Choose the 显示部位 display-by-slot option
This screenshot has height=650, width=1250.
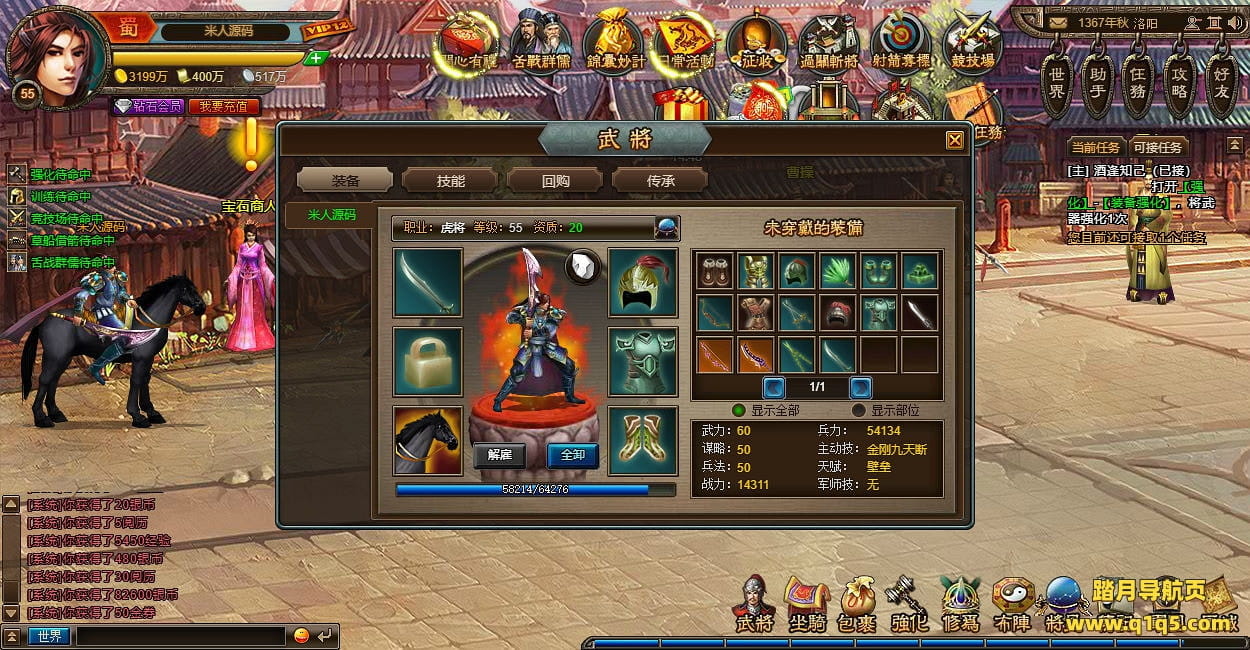point(859,410)
